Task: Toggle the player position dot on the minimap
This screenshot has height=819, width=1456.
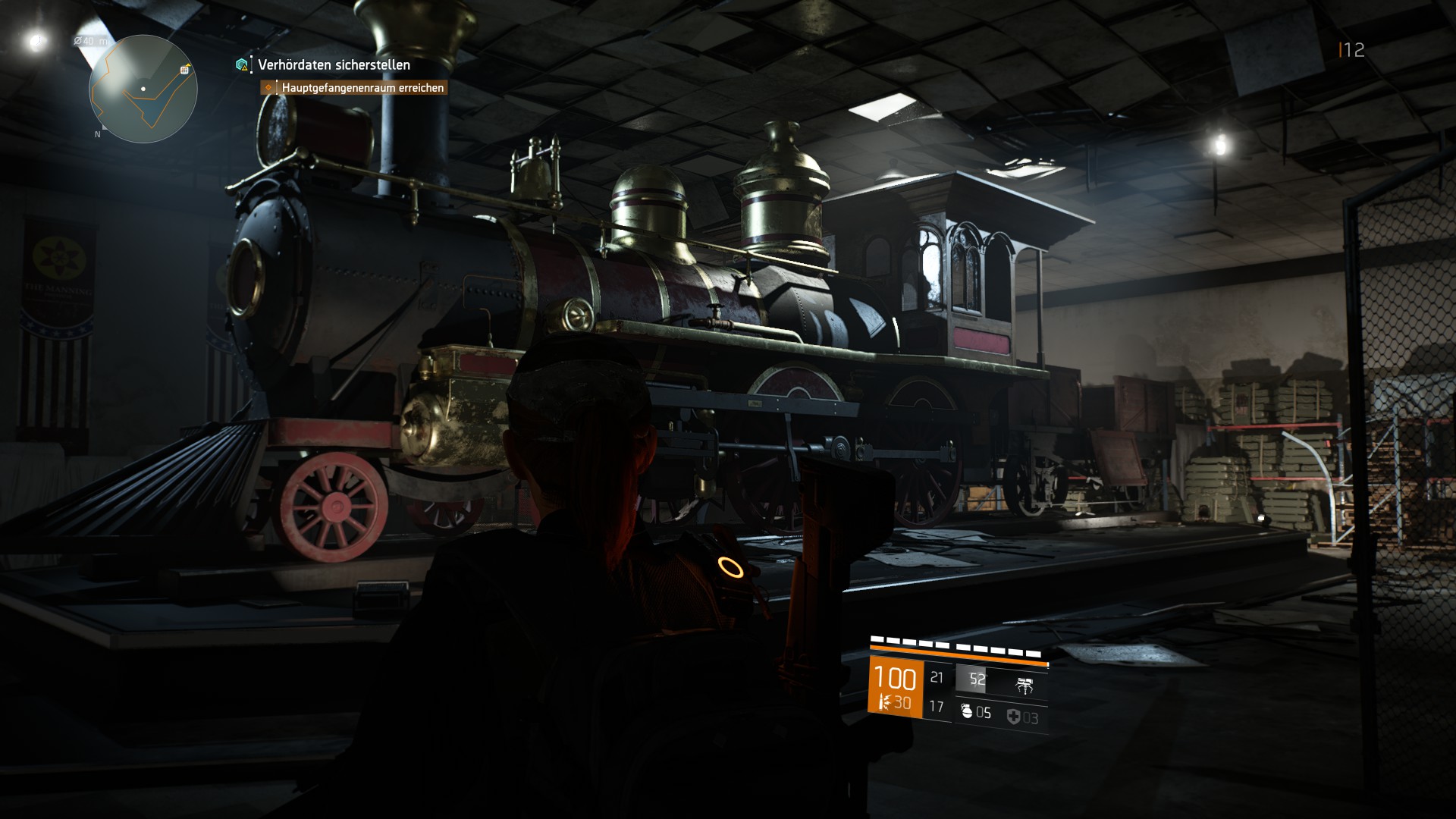Action: (143, 89)
